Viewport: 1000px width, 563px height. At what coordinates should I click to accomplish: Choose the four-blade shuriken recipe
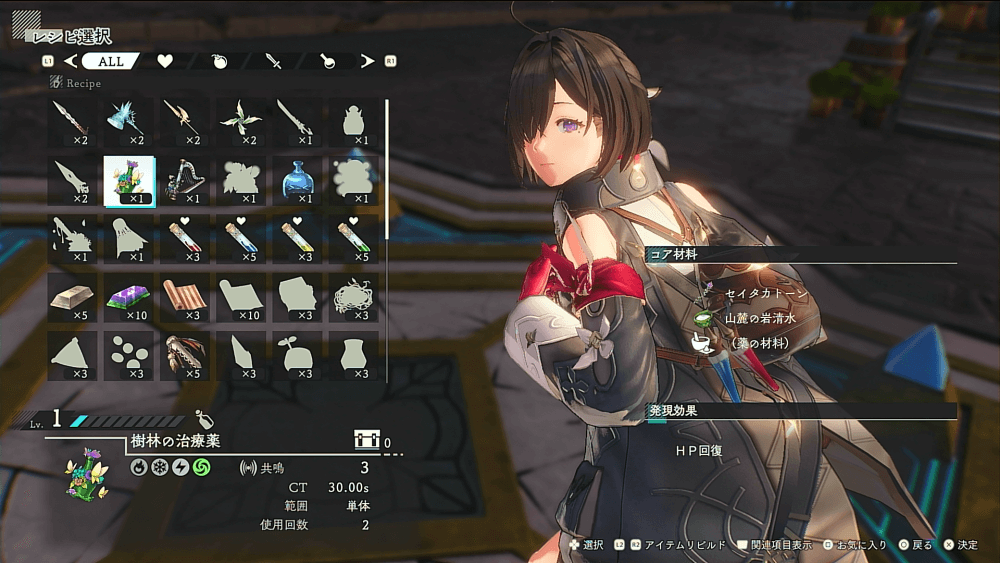coord(241,120)
